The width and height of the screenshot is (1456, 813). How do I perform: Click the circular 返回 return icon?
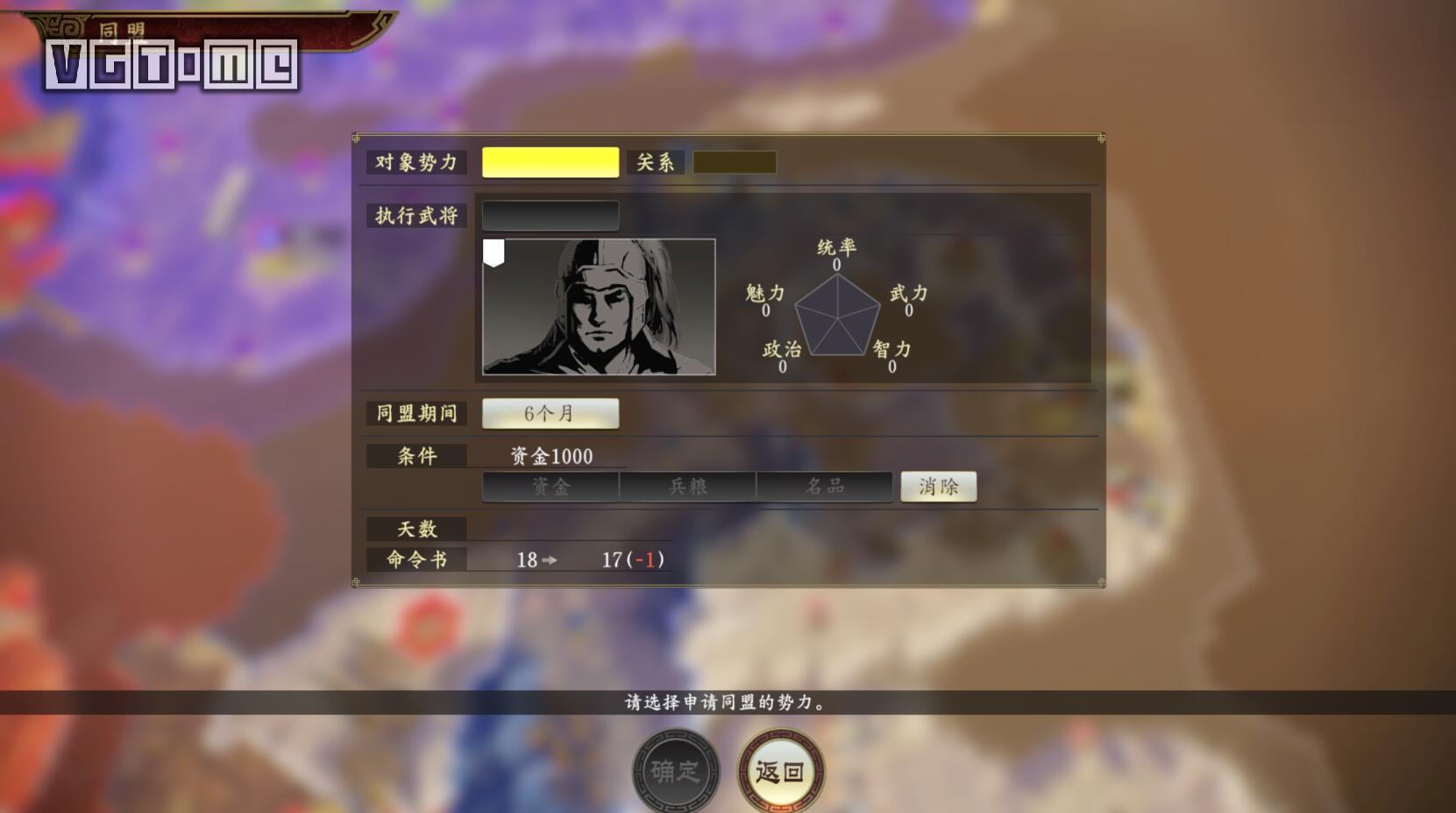pyautogui.click(x=780, y=770)
